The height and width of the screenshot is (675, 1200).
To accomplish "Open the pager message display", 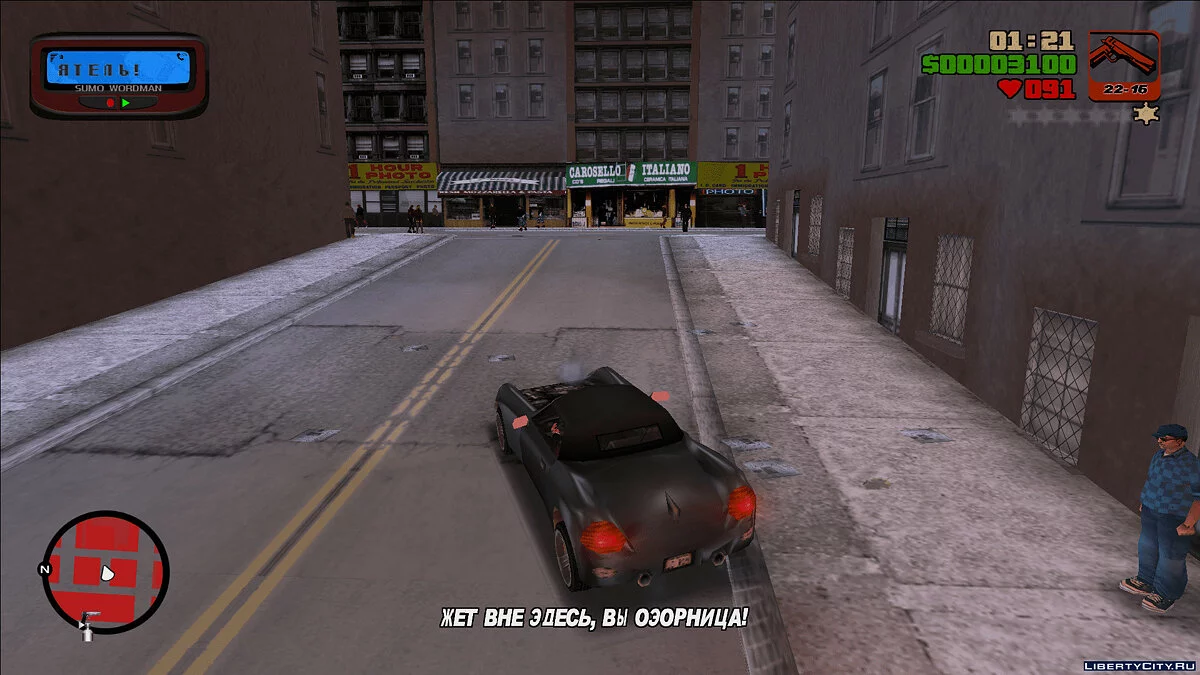I will 119,69.
